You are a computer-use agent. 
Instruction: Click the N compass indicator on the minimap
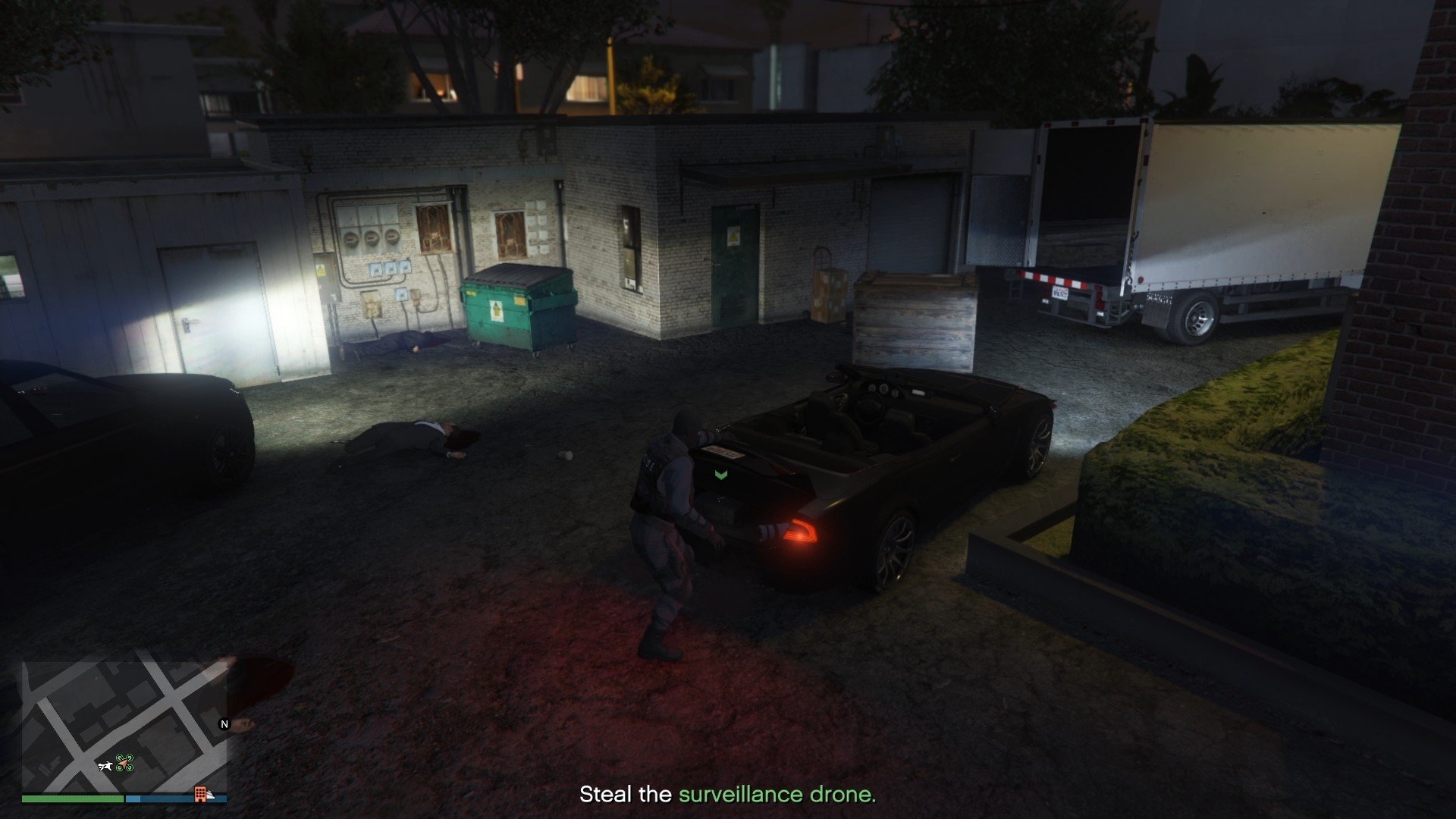coord(224,725)
